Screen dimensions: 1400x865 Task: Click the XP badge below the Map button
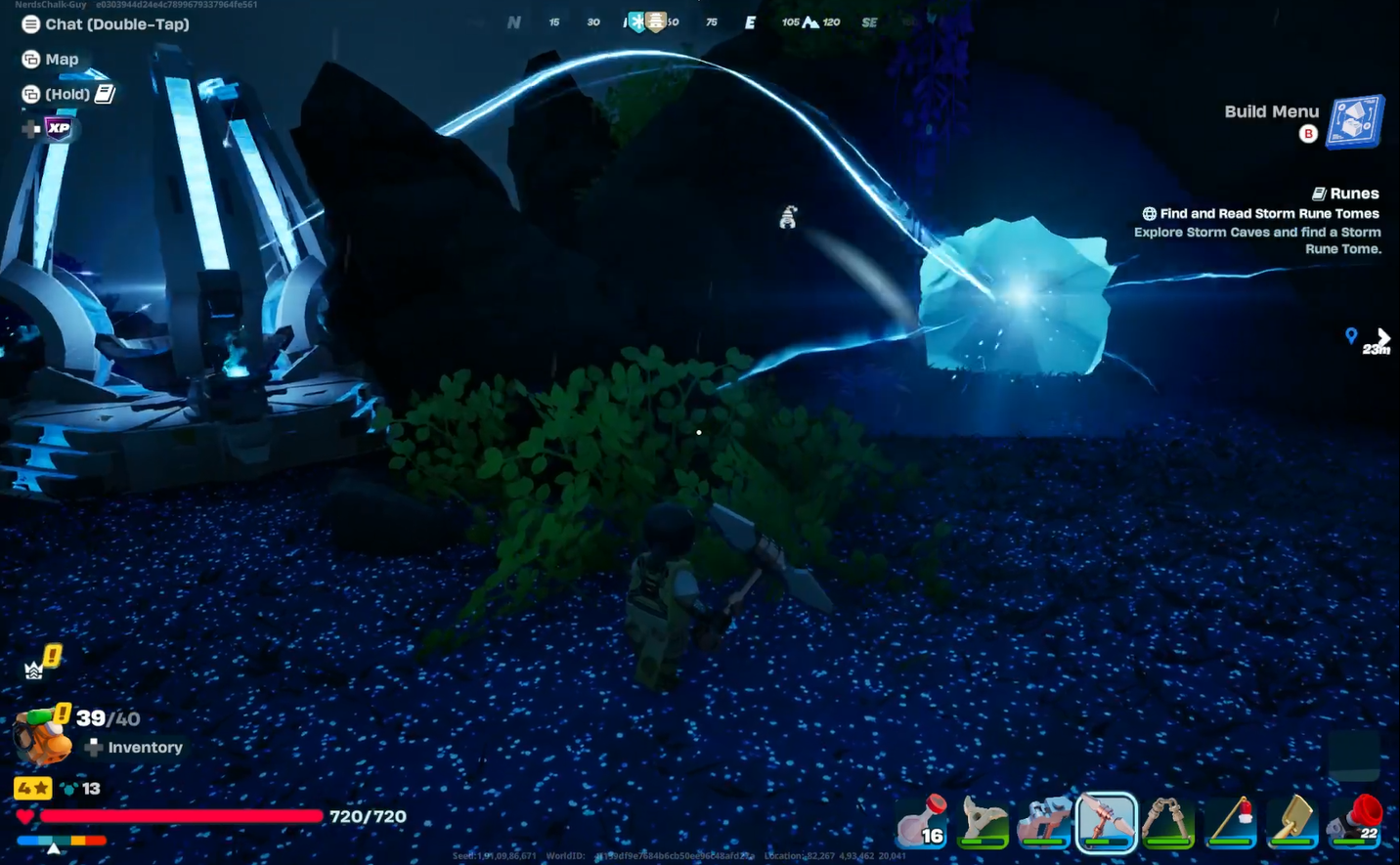click(x=57, y=127)
